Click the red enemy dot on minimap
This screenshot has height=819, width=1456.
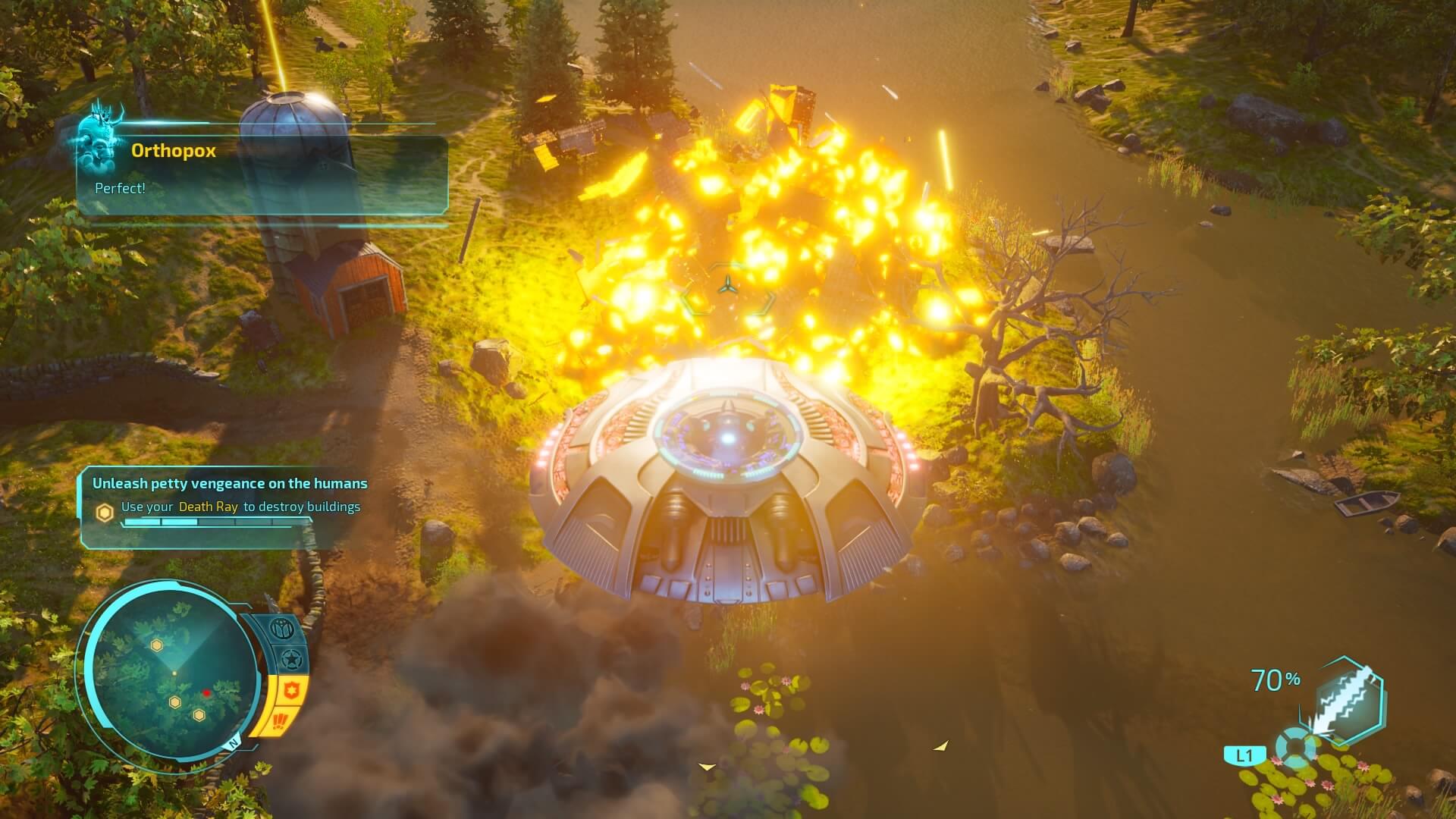[x=206, y=692]
